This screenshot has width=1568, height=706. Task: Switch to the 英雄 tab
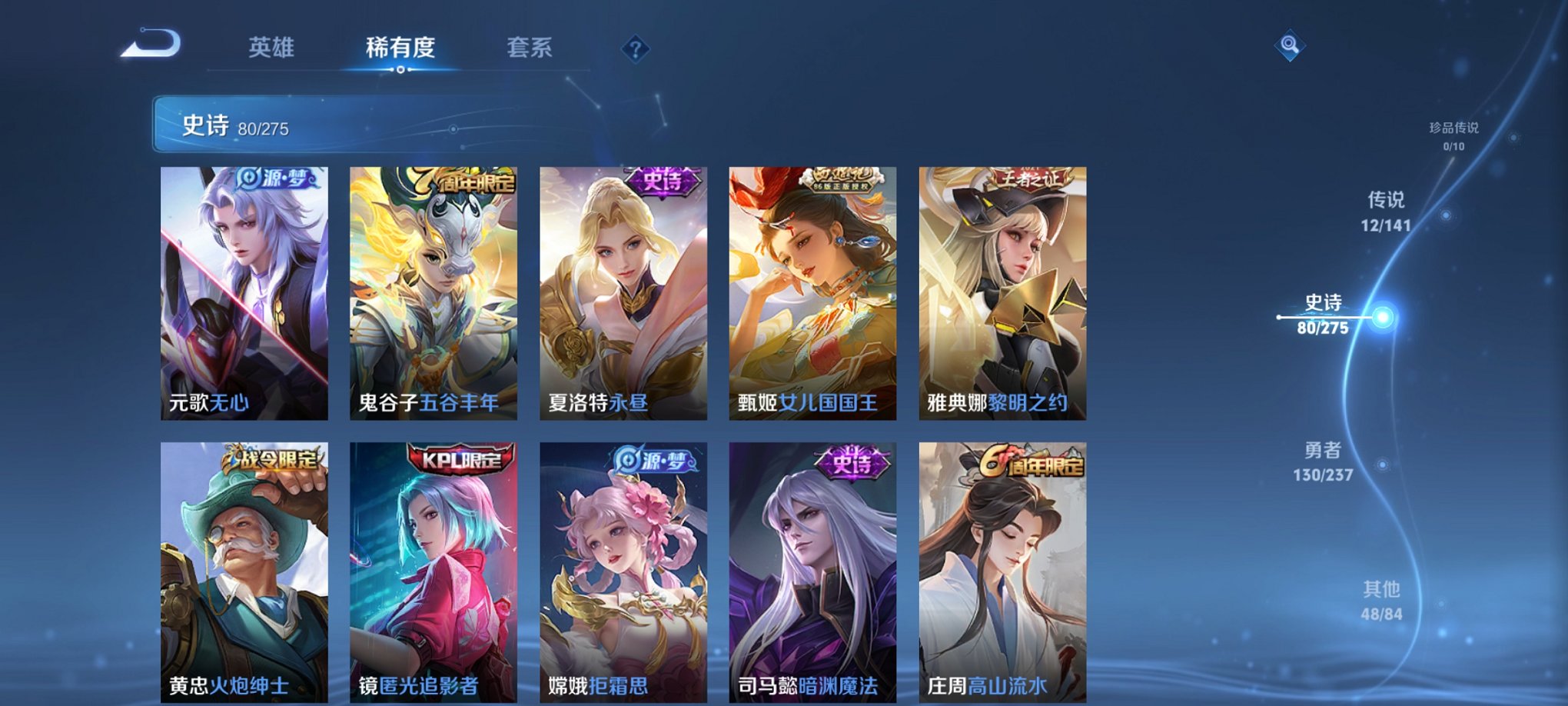(x=273, y=47)
